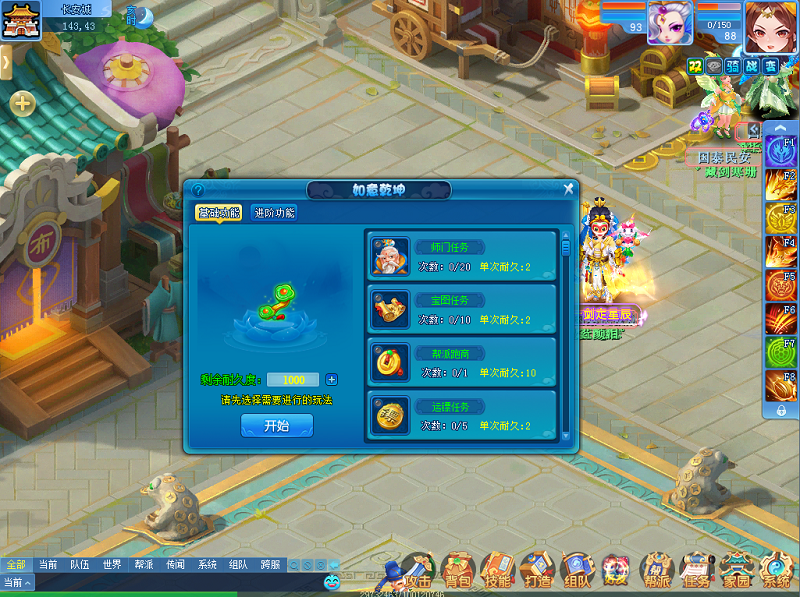Open the 系统 system menu
The image size is (800, 597).
click(x=775, y=571)
